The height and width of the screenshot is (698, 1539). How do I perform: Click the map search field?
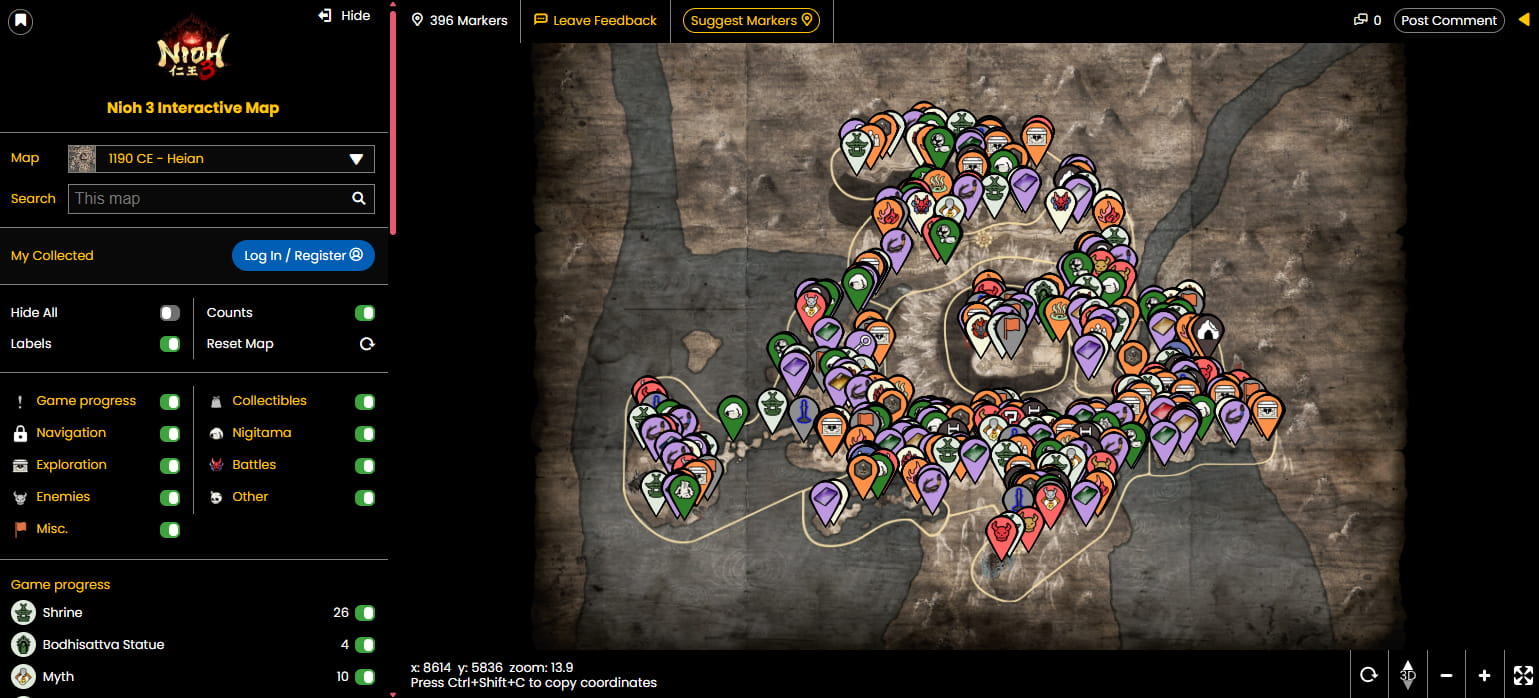[x=210, y=199]
